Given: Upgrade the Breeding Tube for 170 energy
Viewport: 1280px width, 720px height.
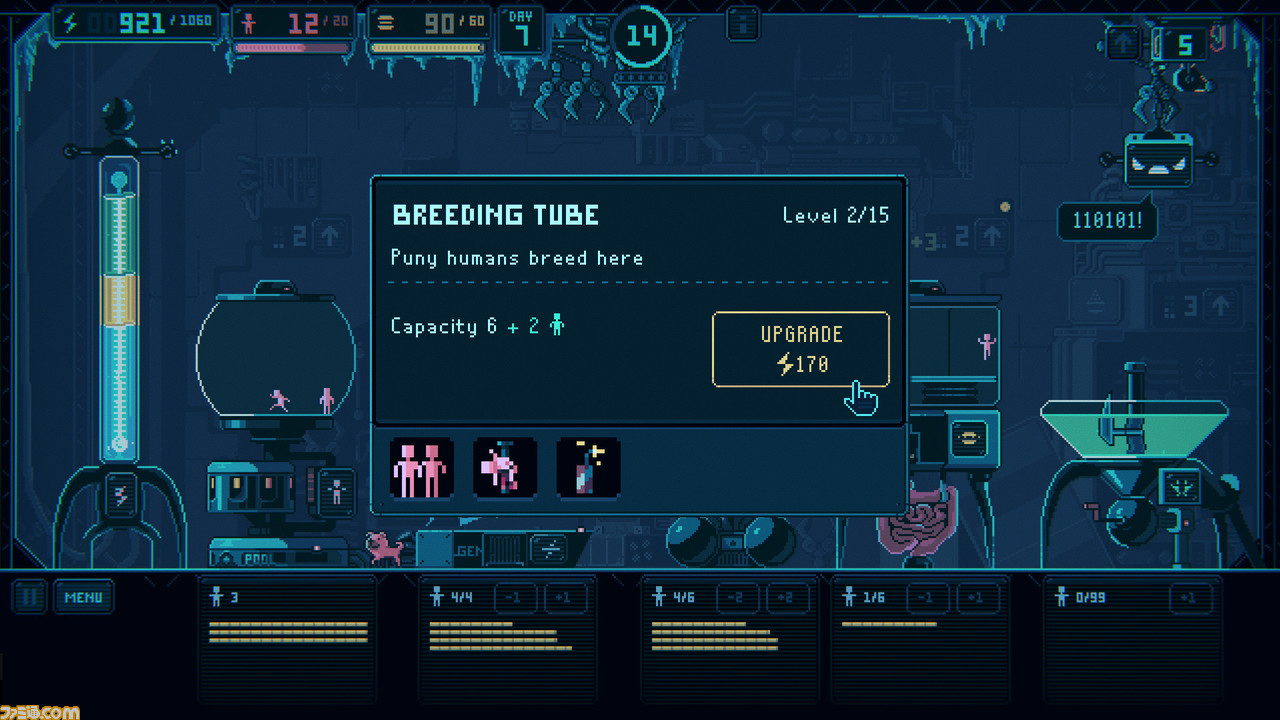Looking at the screenshot, I should click(800, 349).
